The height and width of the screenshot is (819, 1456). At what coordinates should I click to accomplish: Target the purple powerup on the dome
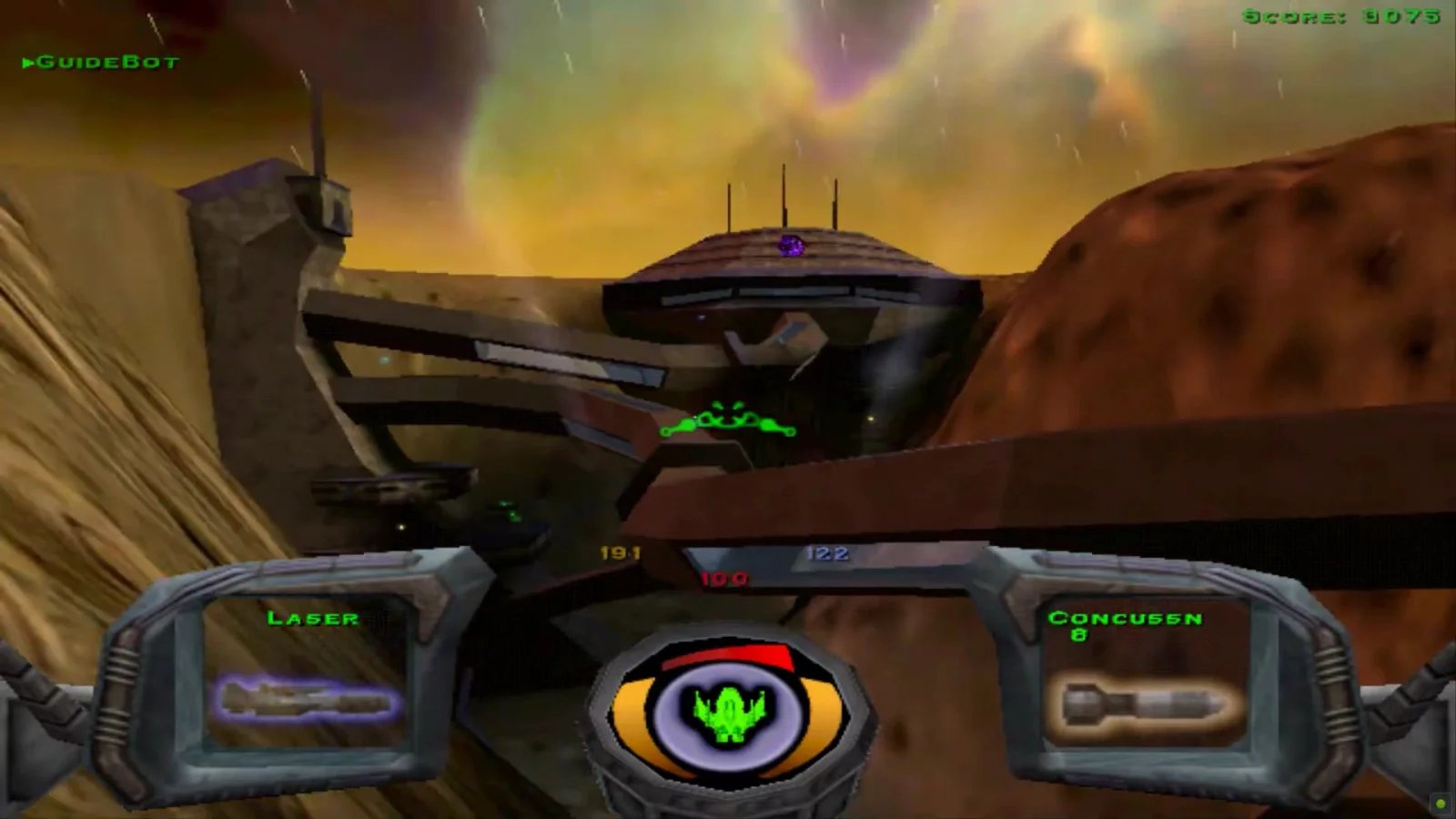[790, 244]
